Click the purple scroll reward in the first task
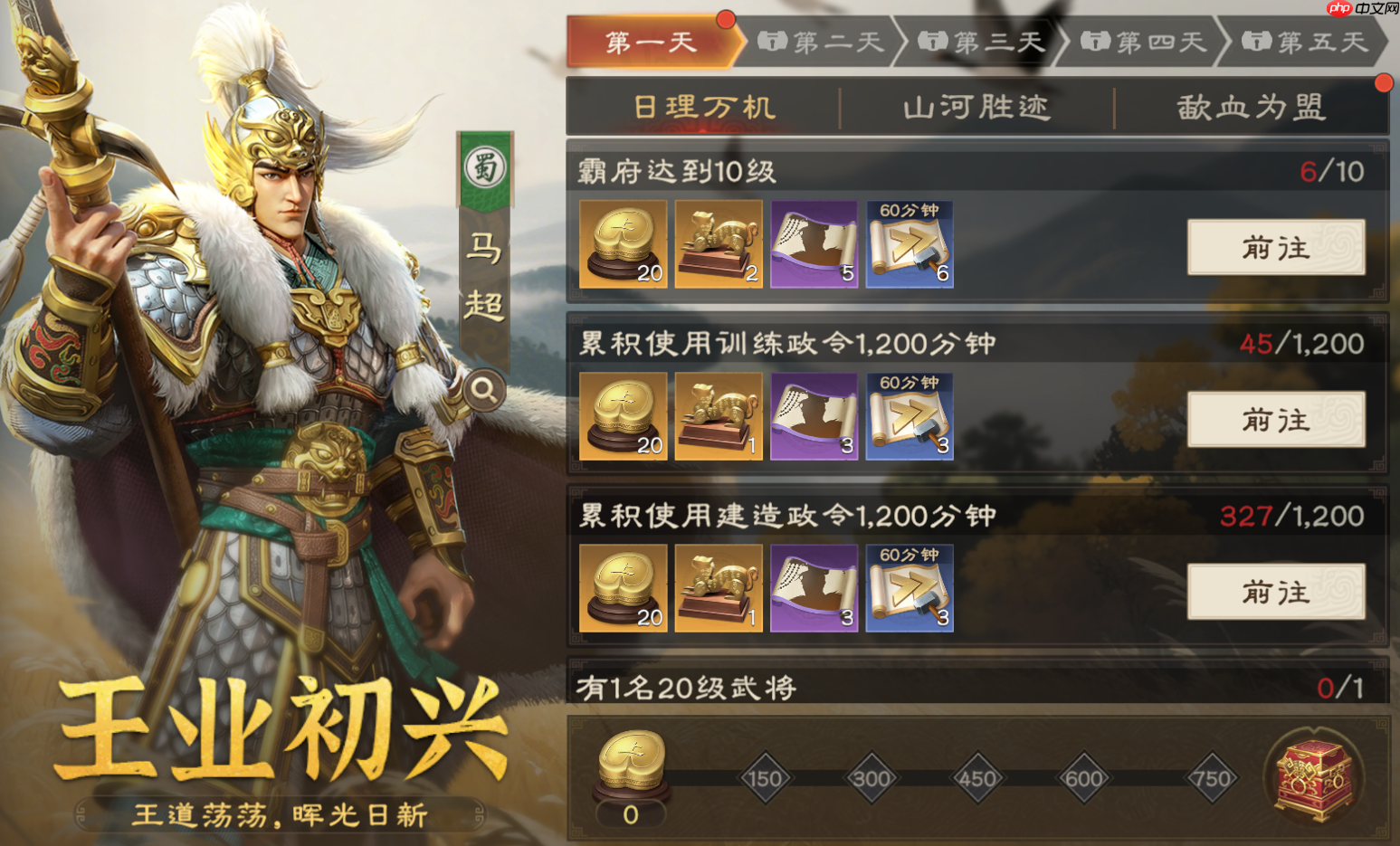The height and width of the screenshot is (846, 1400). point(814,242)
